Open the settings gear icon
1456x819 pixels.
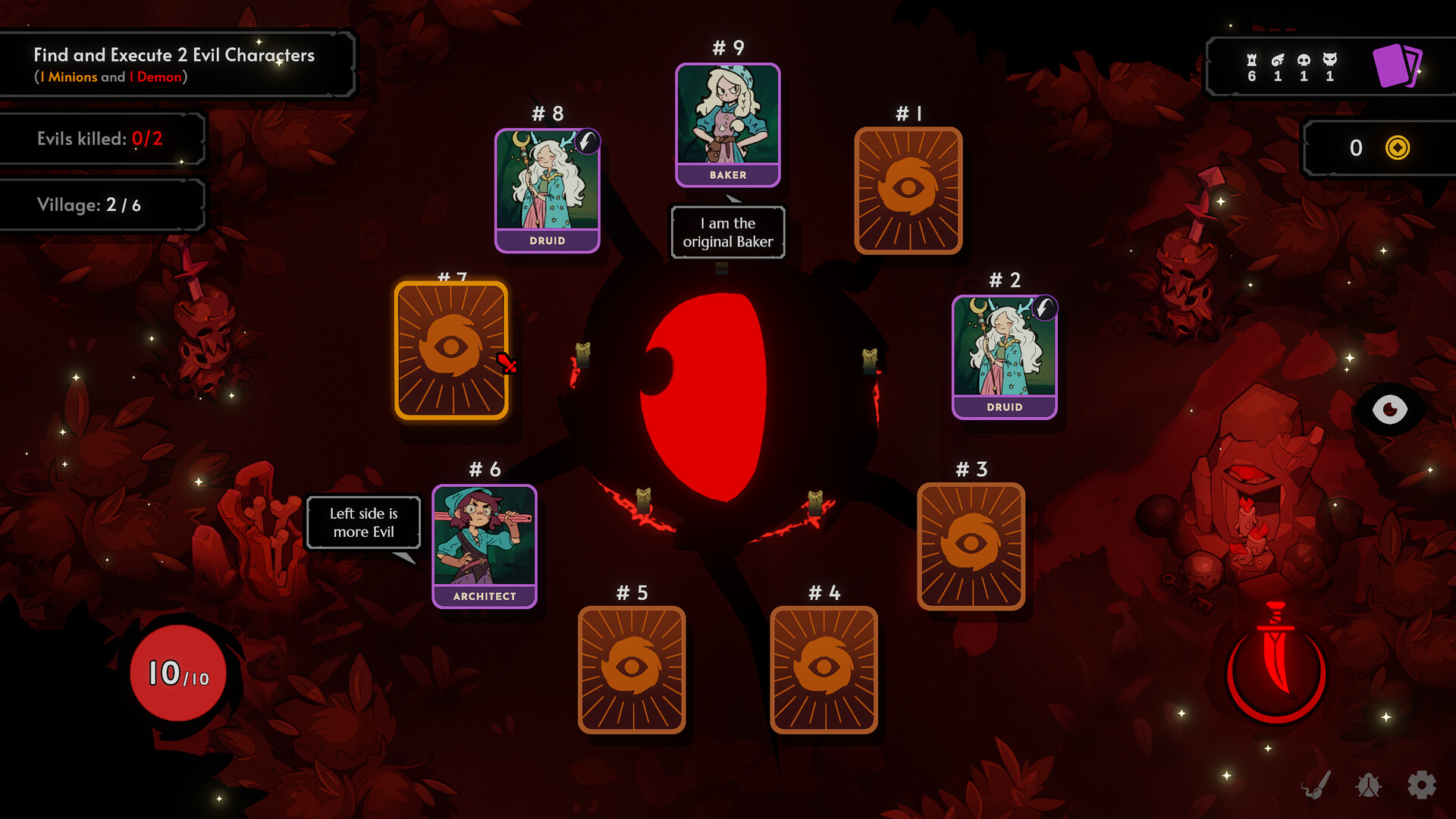tap(1423, 785)
